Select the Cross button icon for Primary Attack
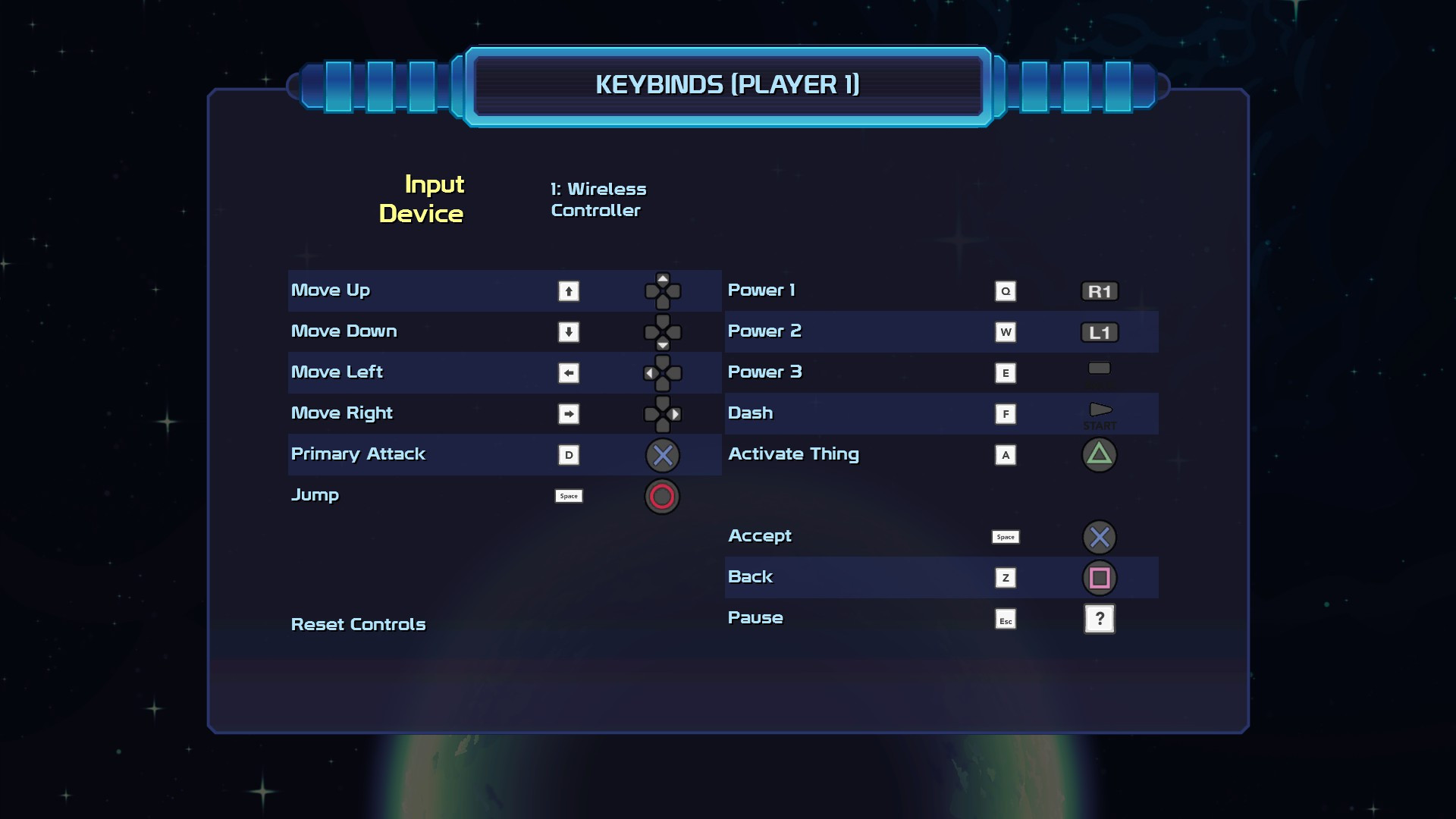Screen dimensions: 1456x819 (x=662, y=455)
